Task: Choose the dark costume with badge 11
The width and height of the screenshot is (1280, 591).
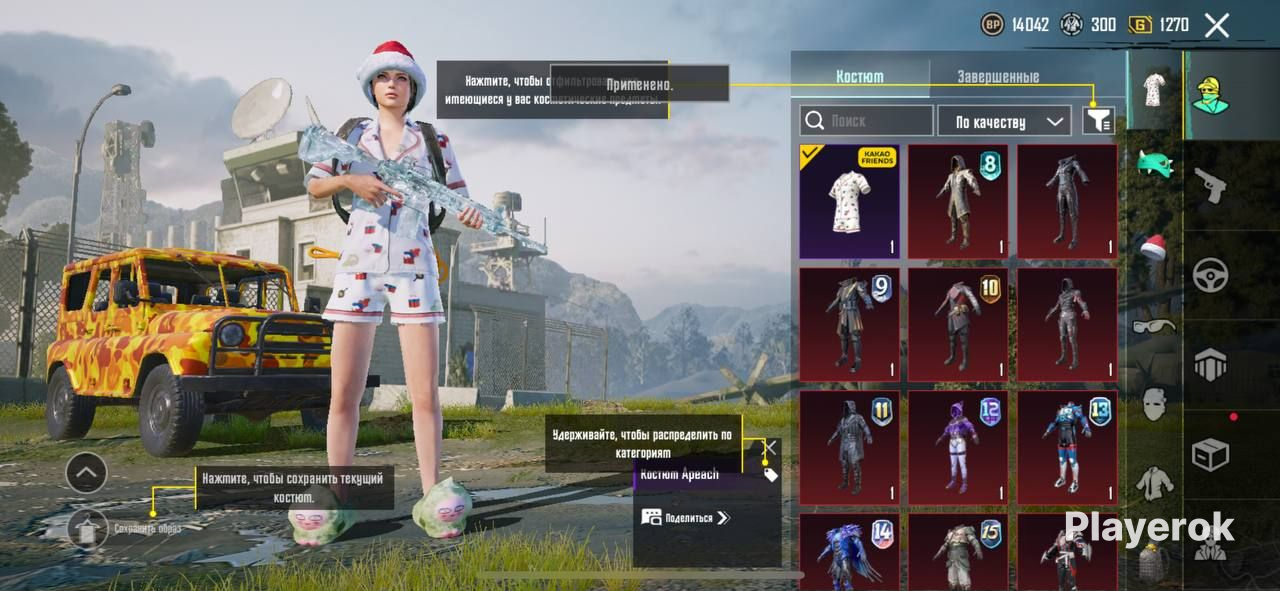Action: click(x=849, y=447)
